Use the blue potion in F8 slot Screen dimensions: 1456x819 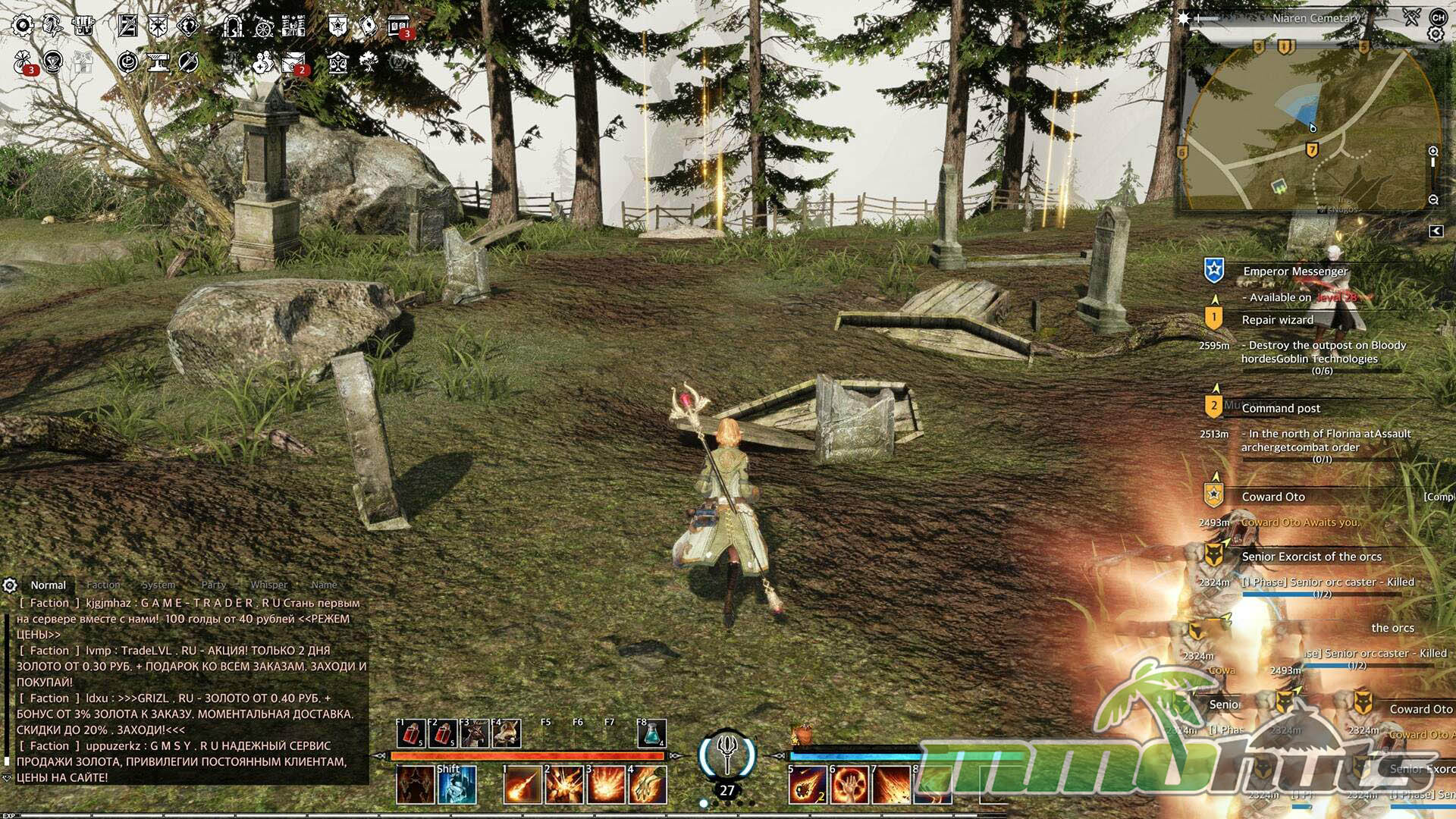click(x=652, y=733)
